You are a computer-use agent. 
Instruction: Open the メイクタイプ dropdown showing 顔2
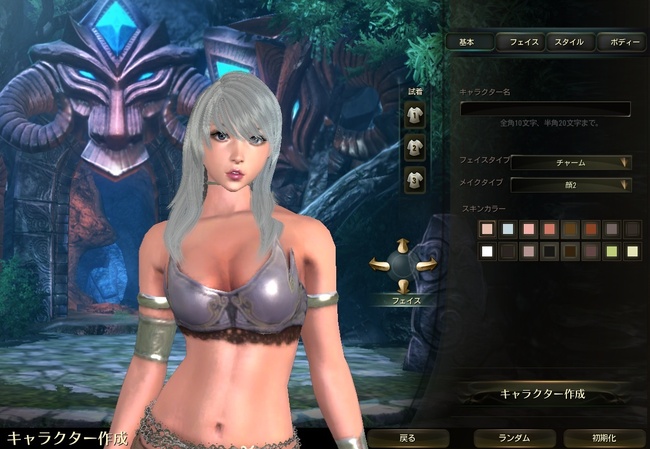[571, 185]
